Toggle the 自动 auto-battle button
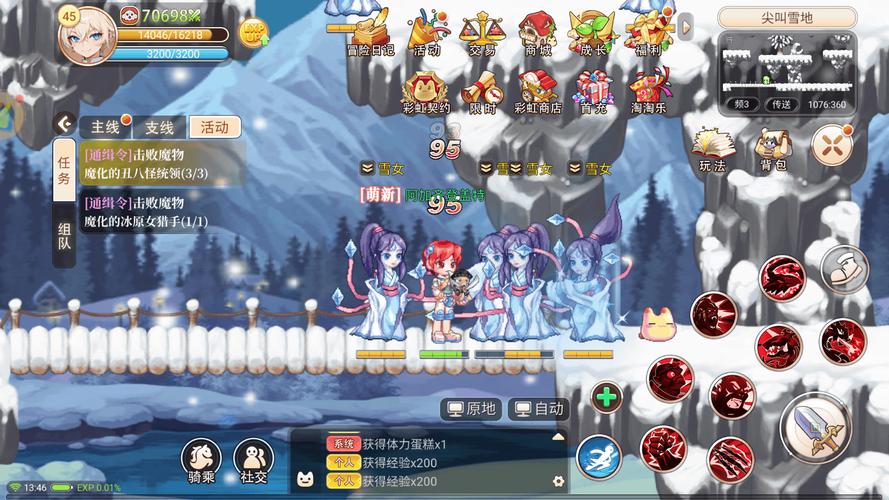 pos(538,408)
